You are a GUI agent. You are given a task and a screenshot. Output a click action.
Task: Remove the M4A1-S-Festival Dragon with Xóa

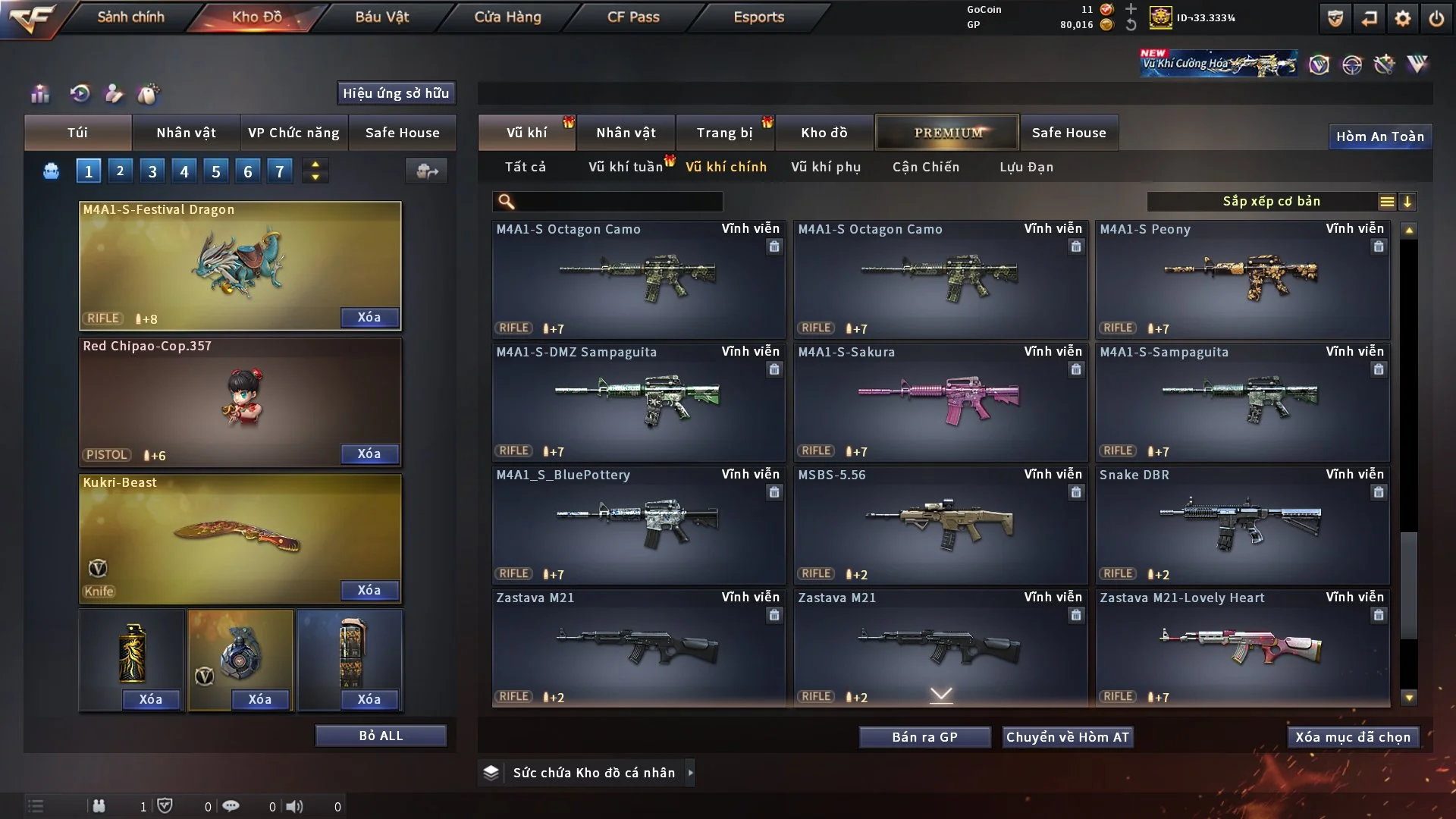click(369, 317)
